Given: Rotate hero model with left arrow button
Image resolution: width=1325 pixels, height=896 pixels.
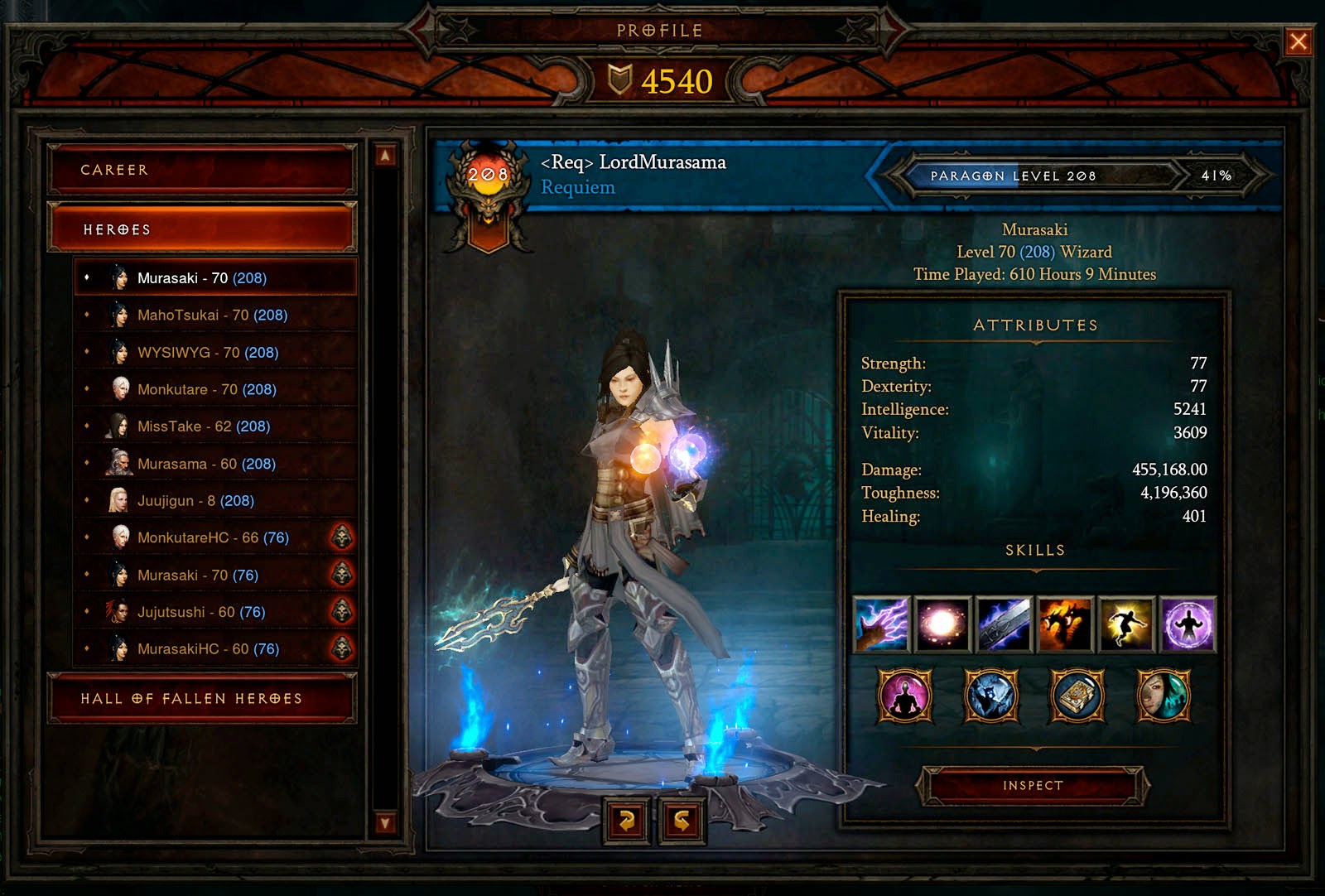Looking at the screenshot, I should point(627,820).
